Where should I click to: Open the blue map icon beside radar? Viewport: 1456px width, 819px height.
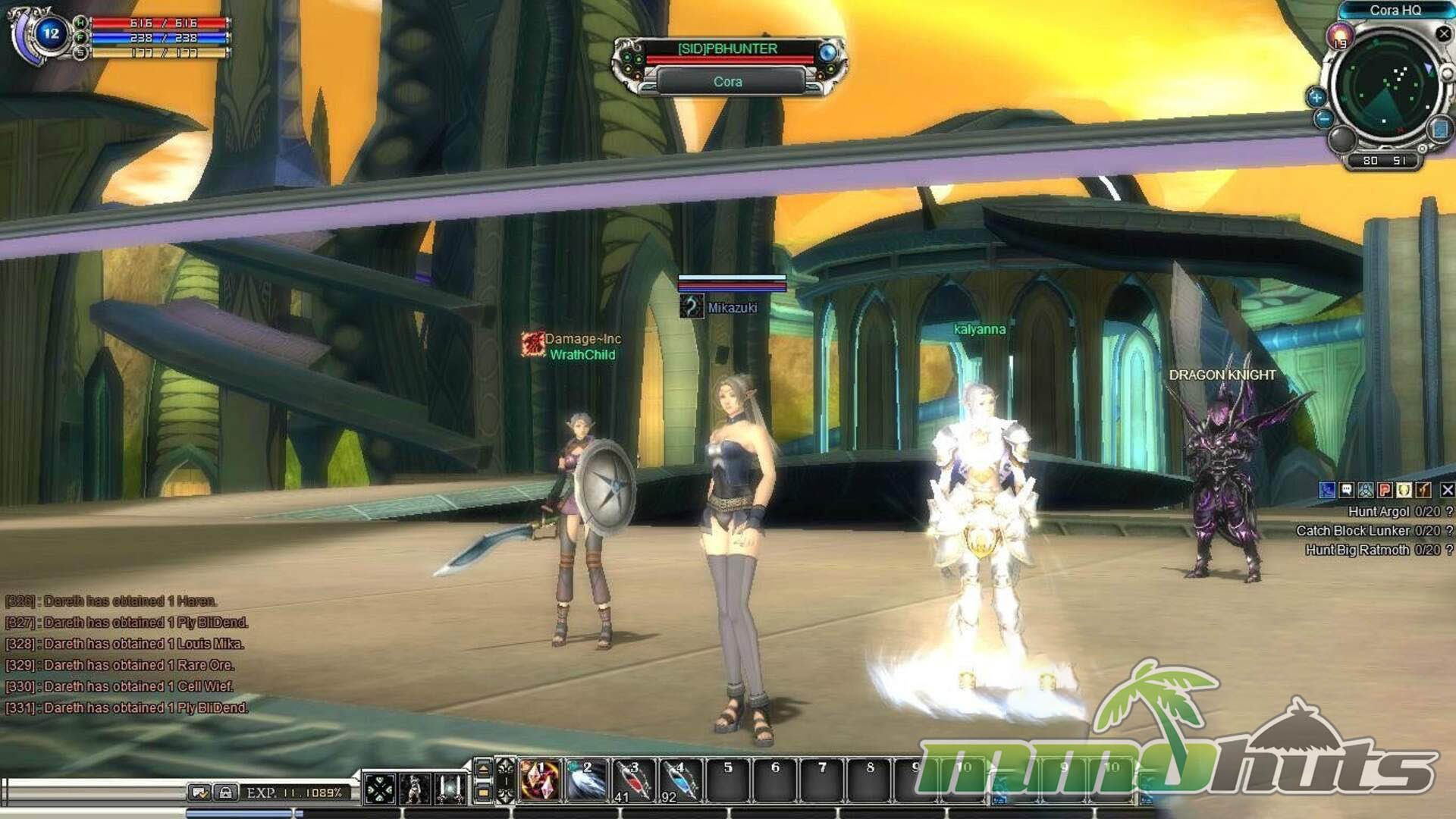click(x=1440, y=129)
